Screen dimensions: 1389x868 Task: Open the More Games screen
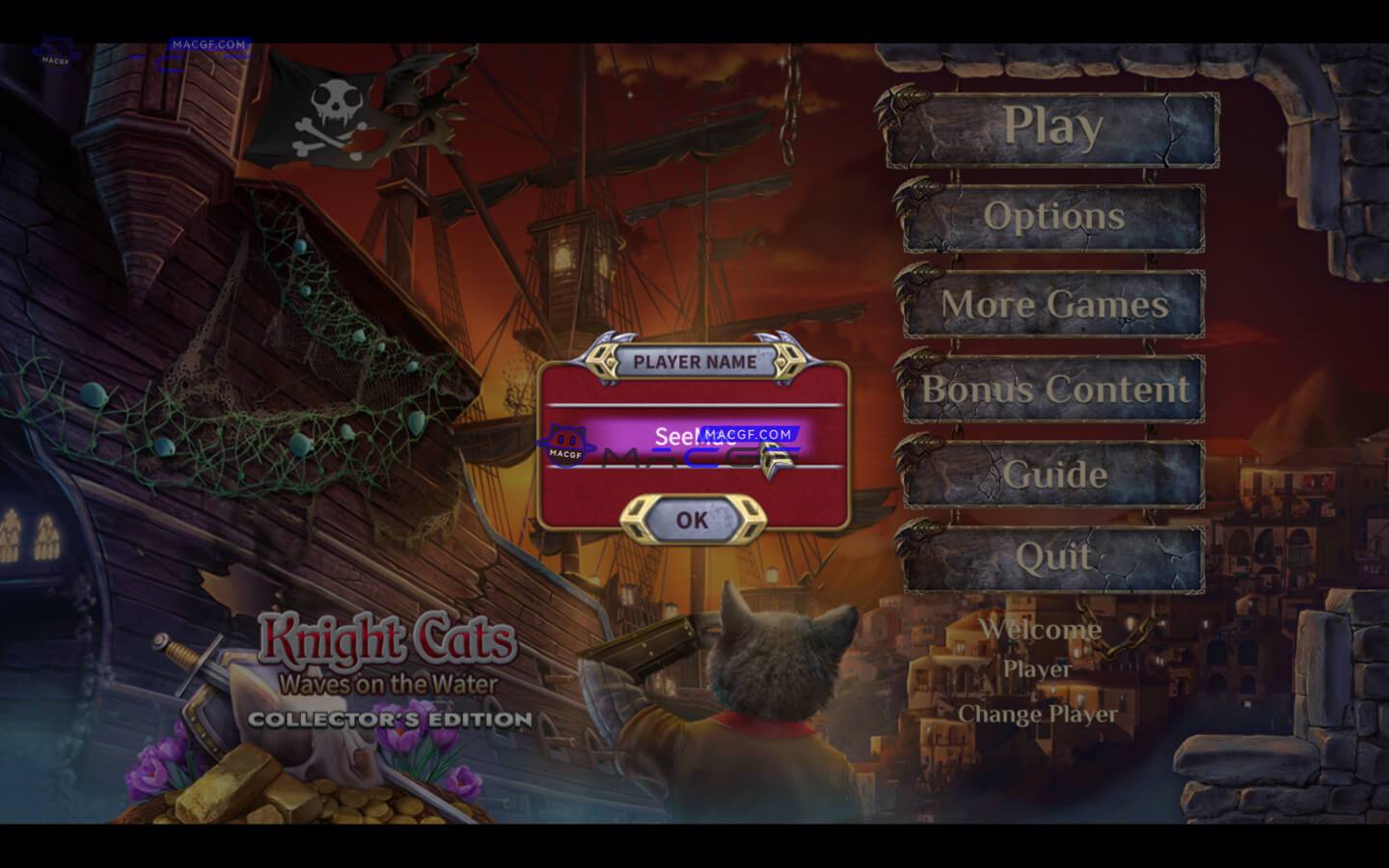click(x=1054, y=305)
